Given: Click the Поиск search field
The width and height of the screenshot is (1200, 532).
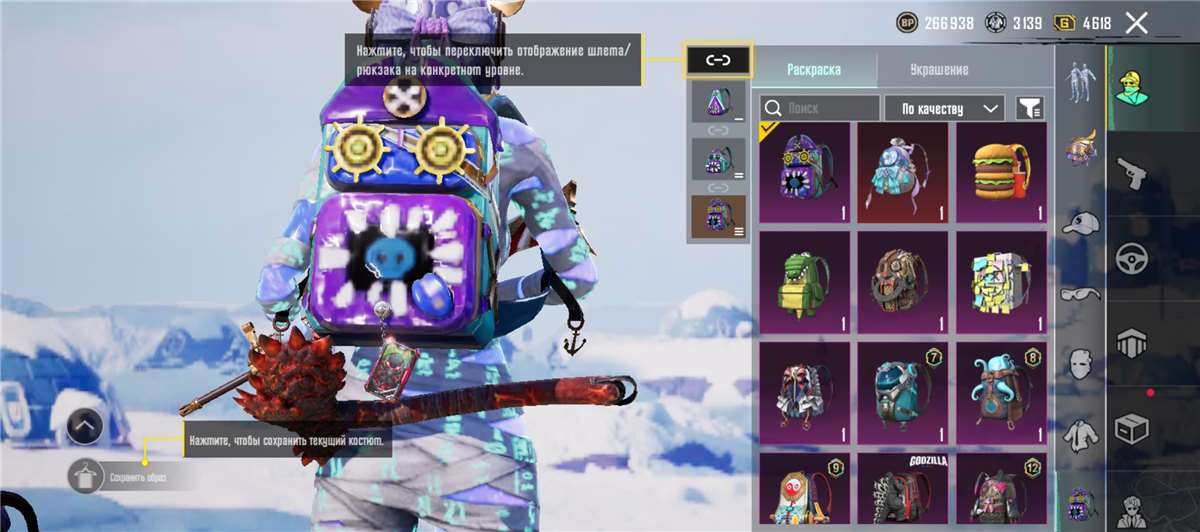Looking at the screenshot, I should [819, 107].
